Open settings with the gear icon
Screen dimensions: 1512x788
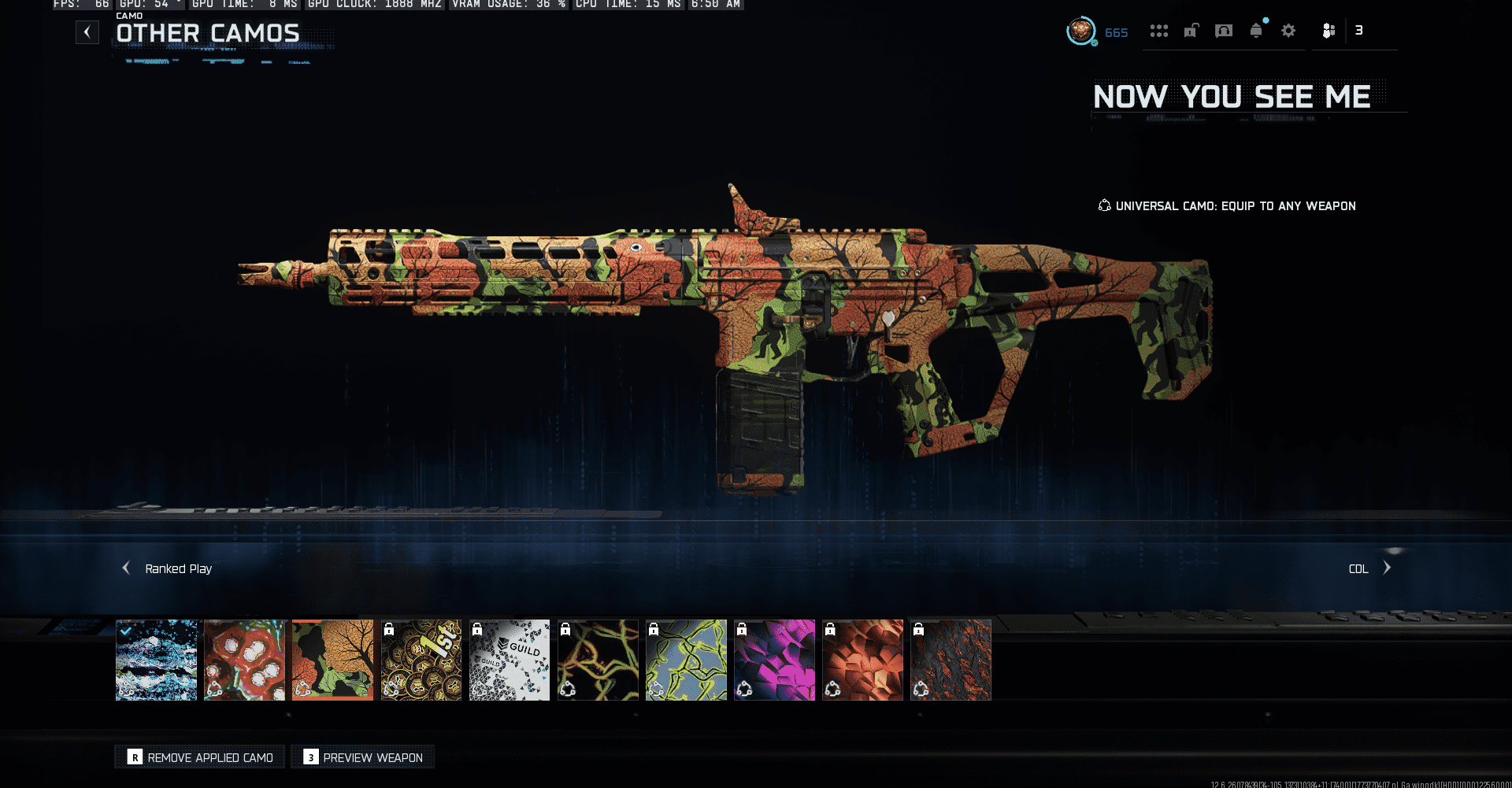coord(1288,31)
